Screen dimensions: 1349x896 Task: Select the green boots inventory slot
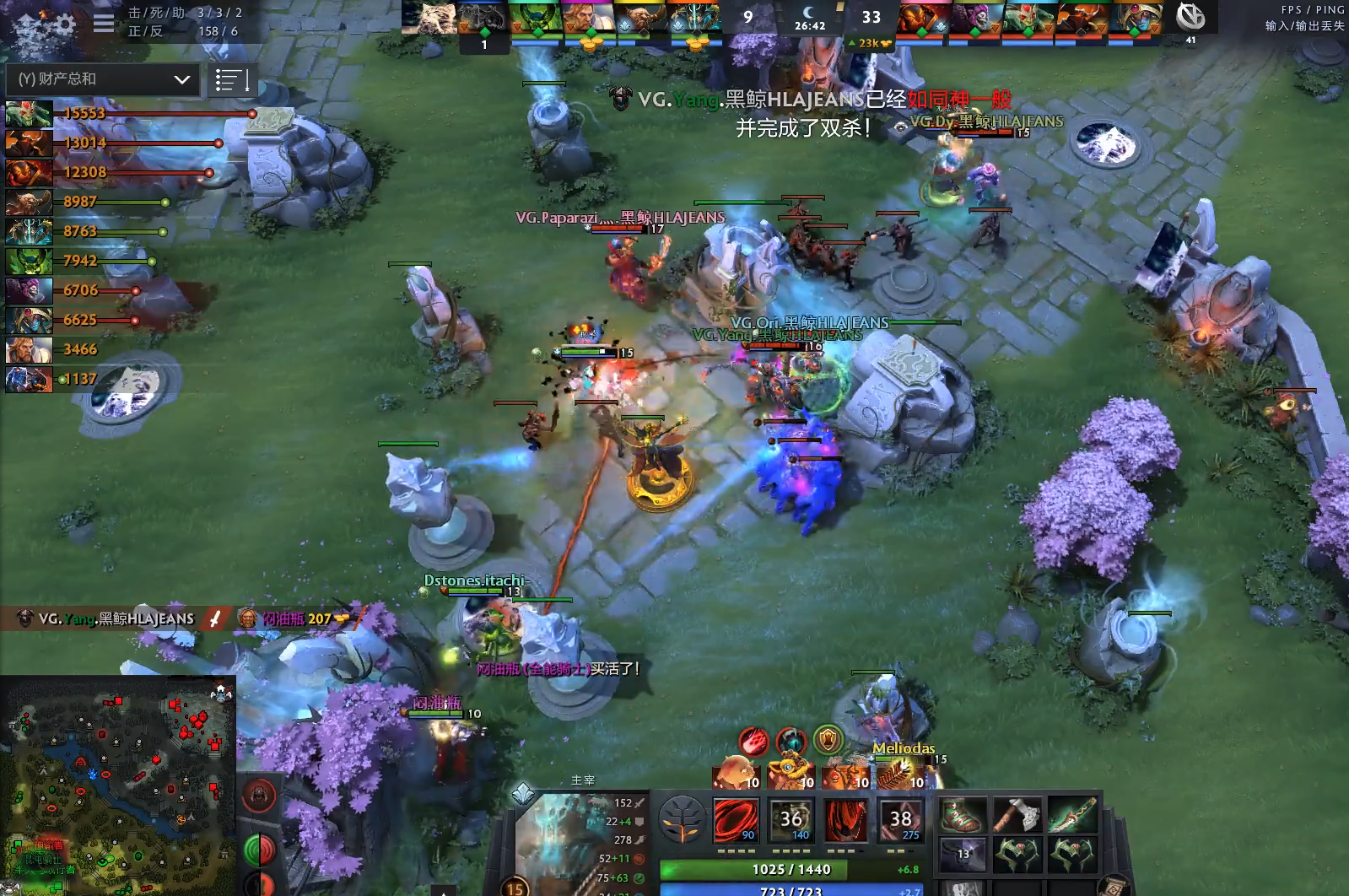[x=963, y=815]
